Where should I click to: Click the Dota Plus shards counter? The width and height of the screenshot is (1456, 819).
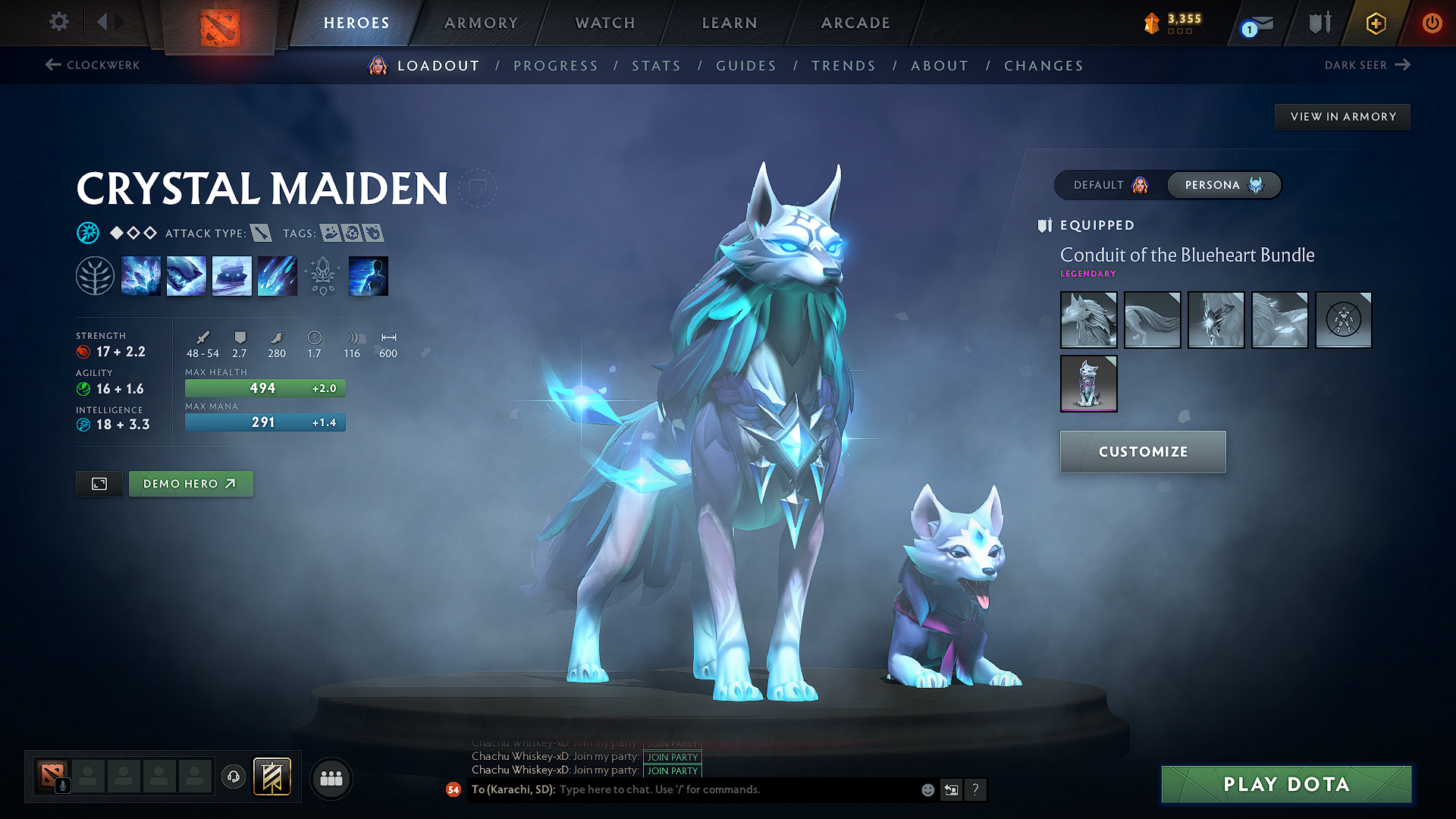1172,23
